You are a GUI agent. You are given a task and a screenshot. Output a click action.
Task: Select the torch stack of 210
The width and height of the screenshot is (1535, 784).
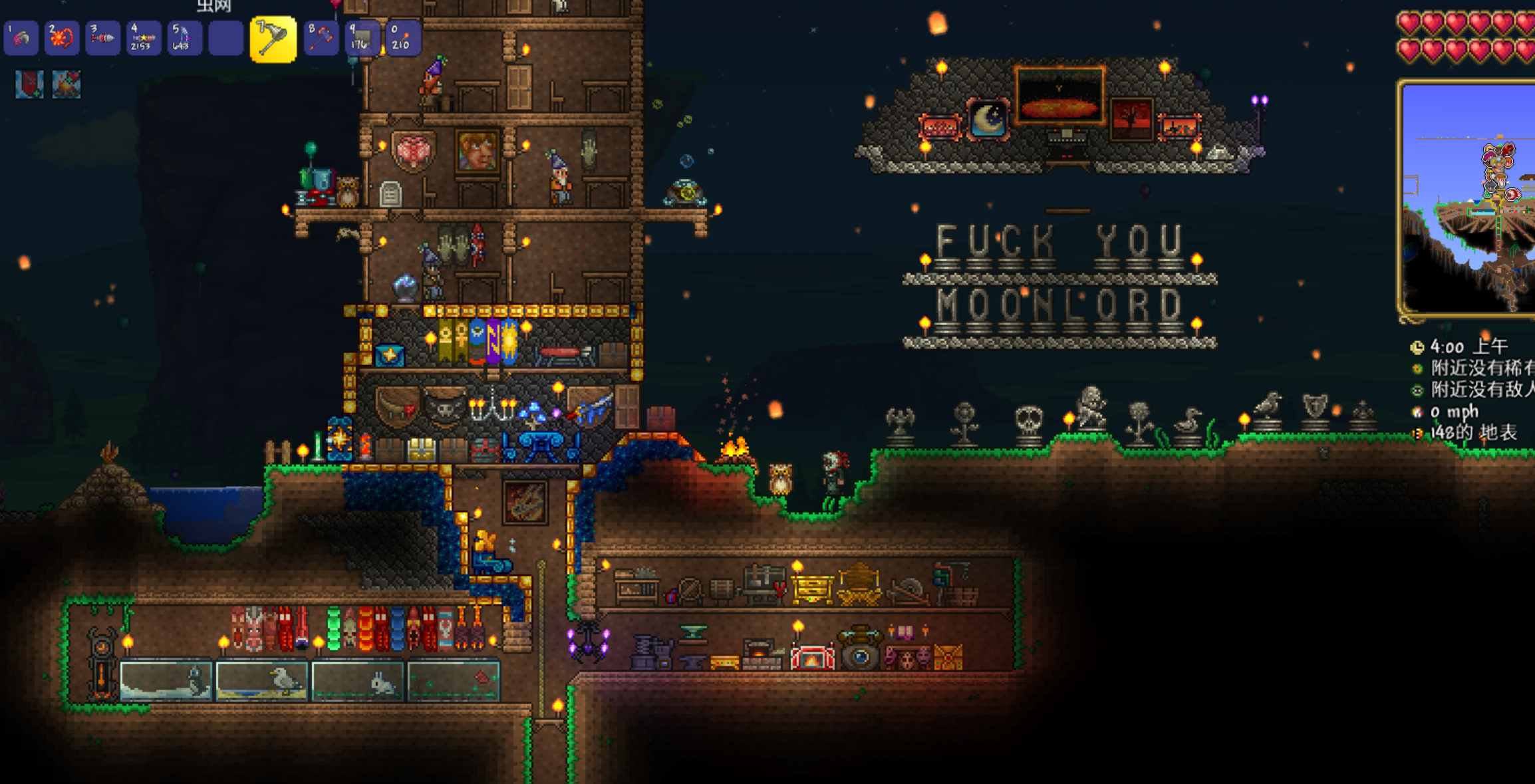pos(402,38)
